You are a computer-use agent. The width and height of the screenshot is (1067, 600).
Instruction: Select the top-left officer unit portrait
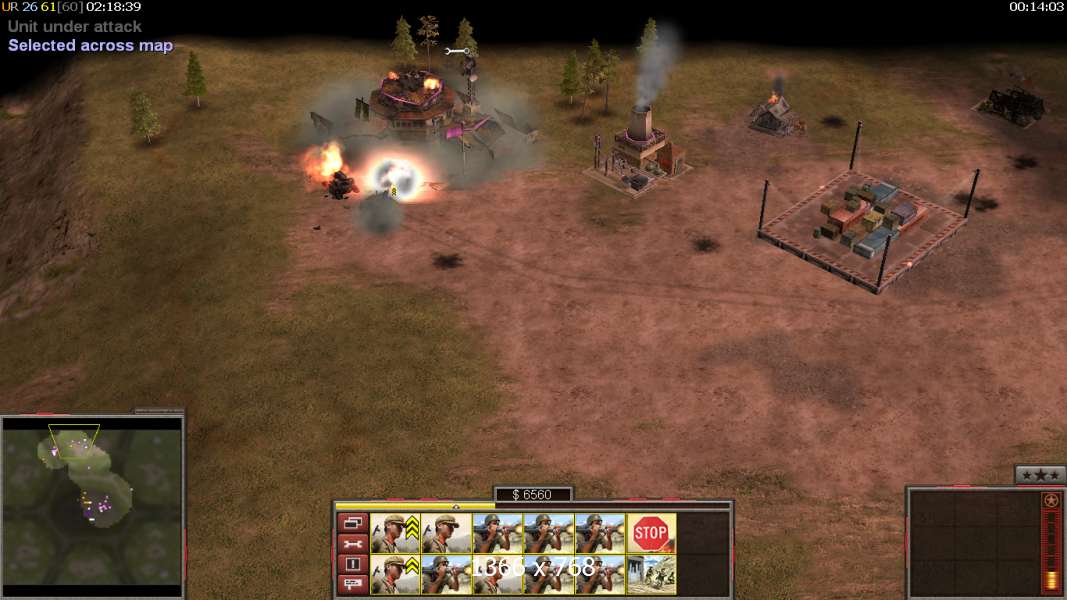pyautogui.click(x=395, y=533)
